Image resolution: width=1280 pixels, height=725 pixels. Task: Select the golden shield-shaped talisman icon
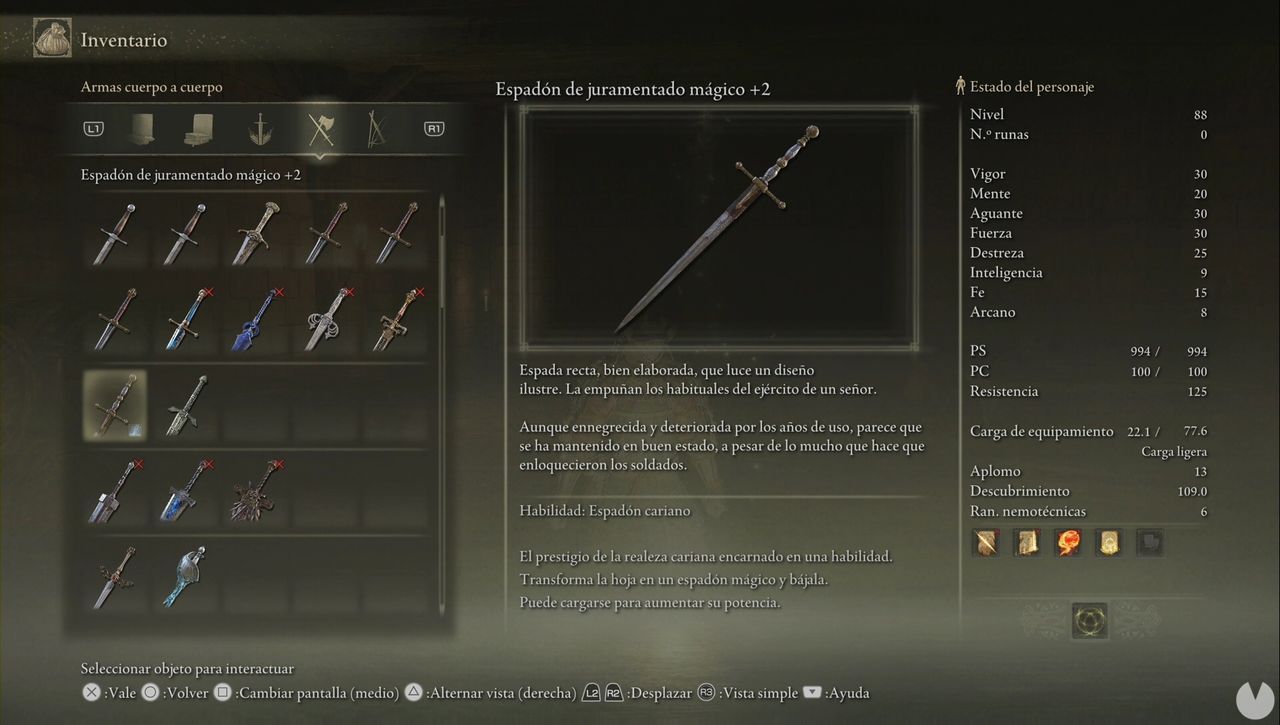1109,543
